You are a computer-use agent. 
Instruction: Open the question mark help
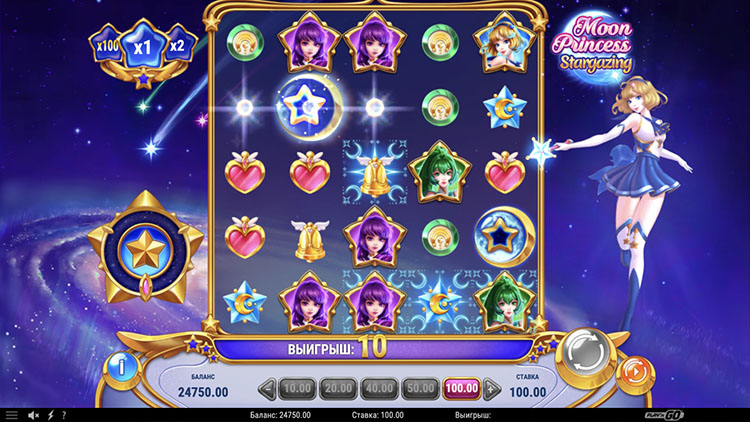[64, 415]
